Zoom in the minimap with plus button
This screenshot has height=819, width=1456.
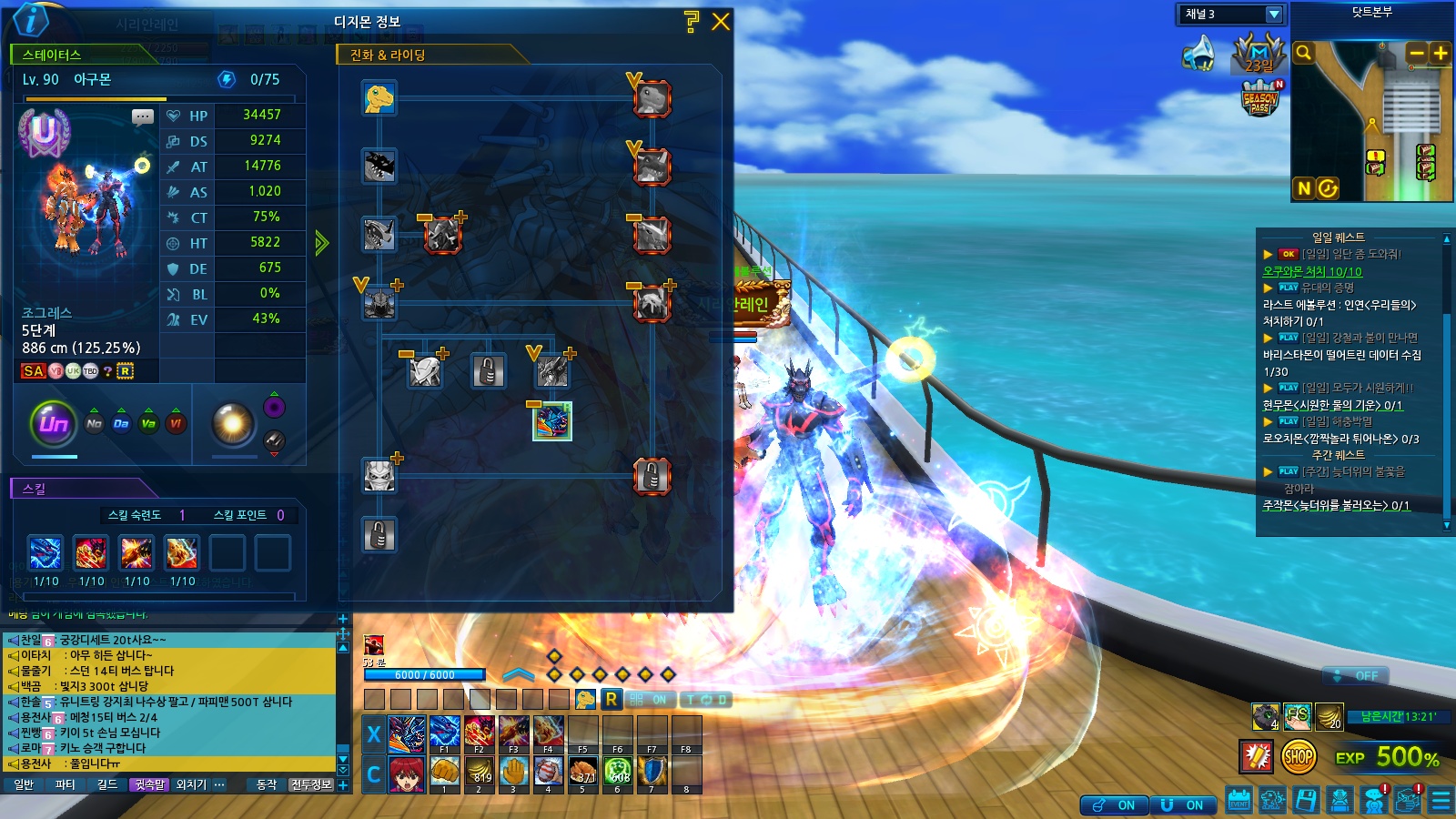(x=1441, y=54)
